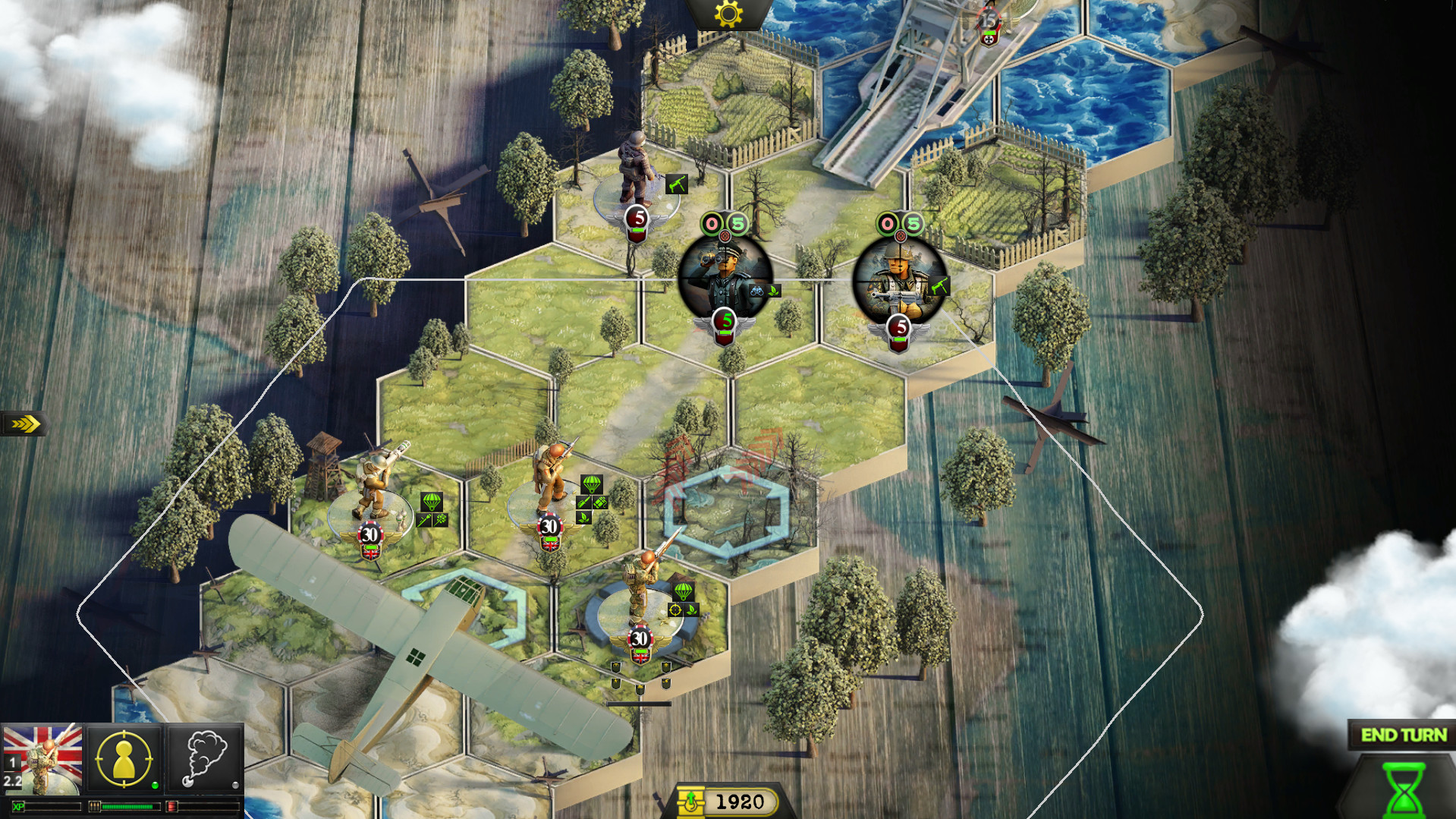The image size is (1456, 819).
Task: Activate the leaf camouflage ability icon
Action: click(583, 518)
